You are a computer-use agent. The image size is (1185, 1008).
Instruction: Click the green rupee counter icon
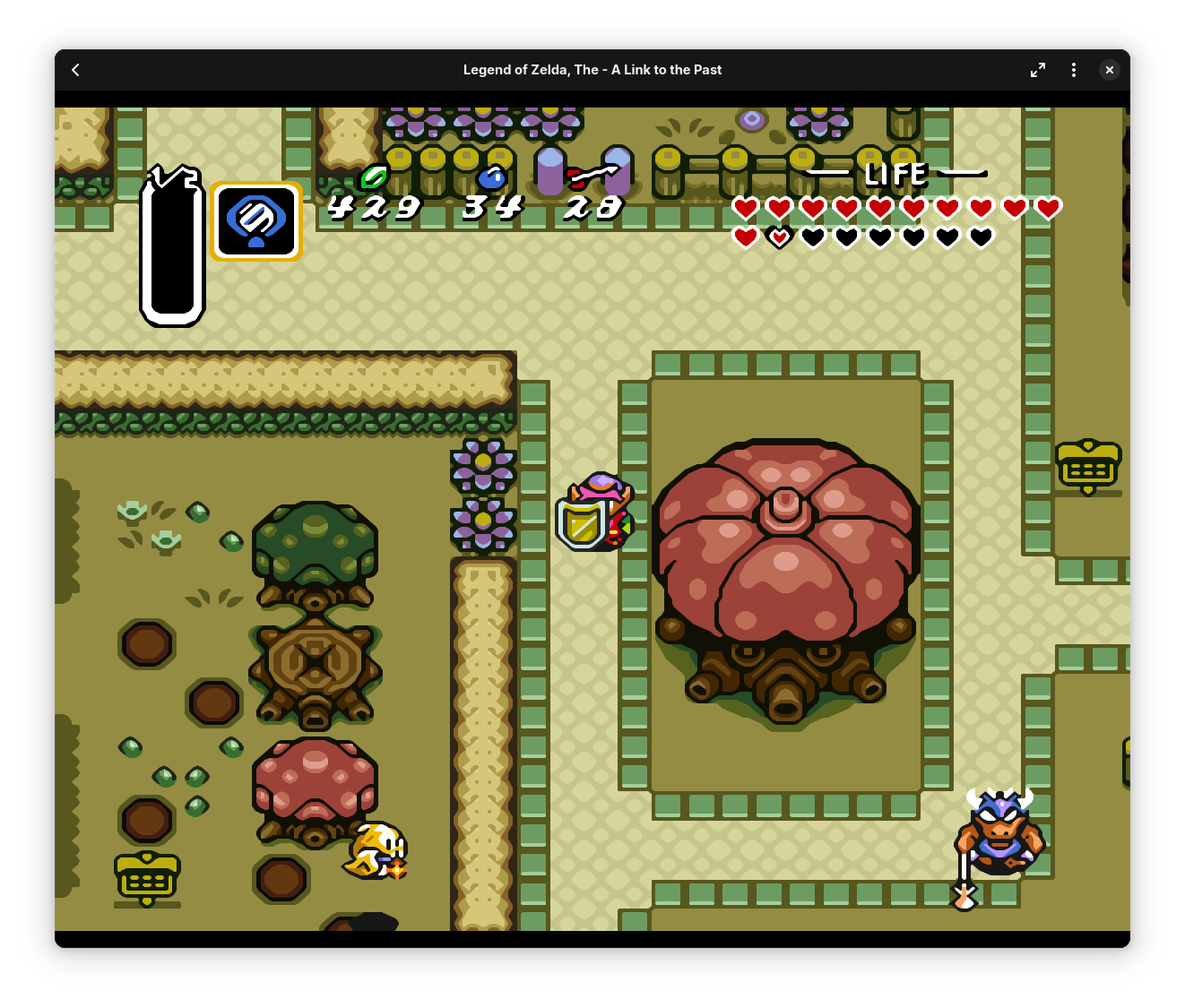coord(374,177)
